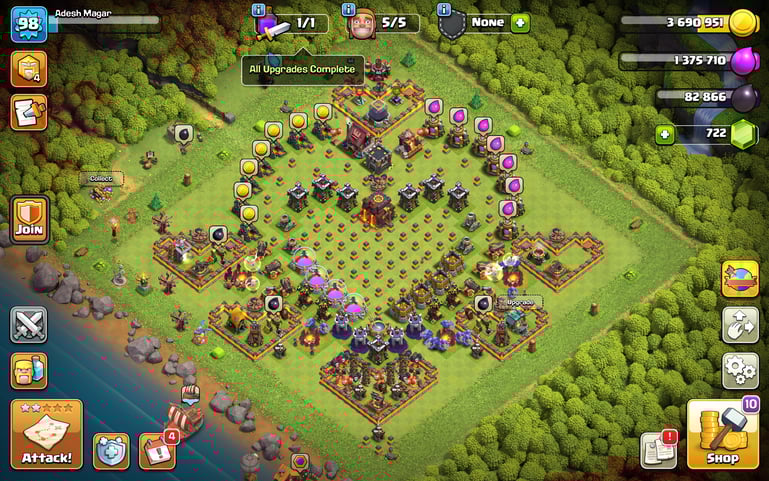Open the village layout editor hand icon
The width and height of the screenshot is (769, 481).
click(740, 325)
